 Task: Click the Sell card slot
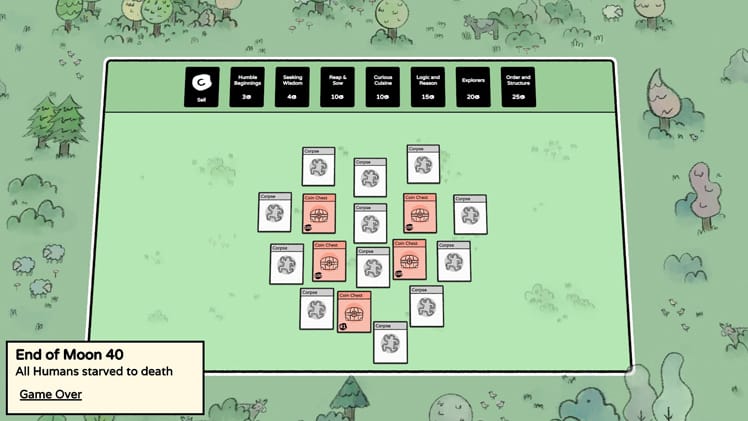pyautogui.click(x=202, y=87)
